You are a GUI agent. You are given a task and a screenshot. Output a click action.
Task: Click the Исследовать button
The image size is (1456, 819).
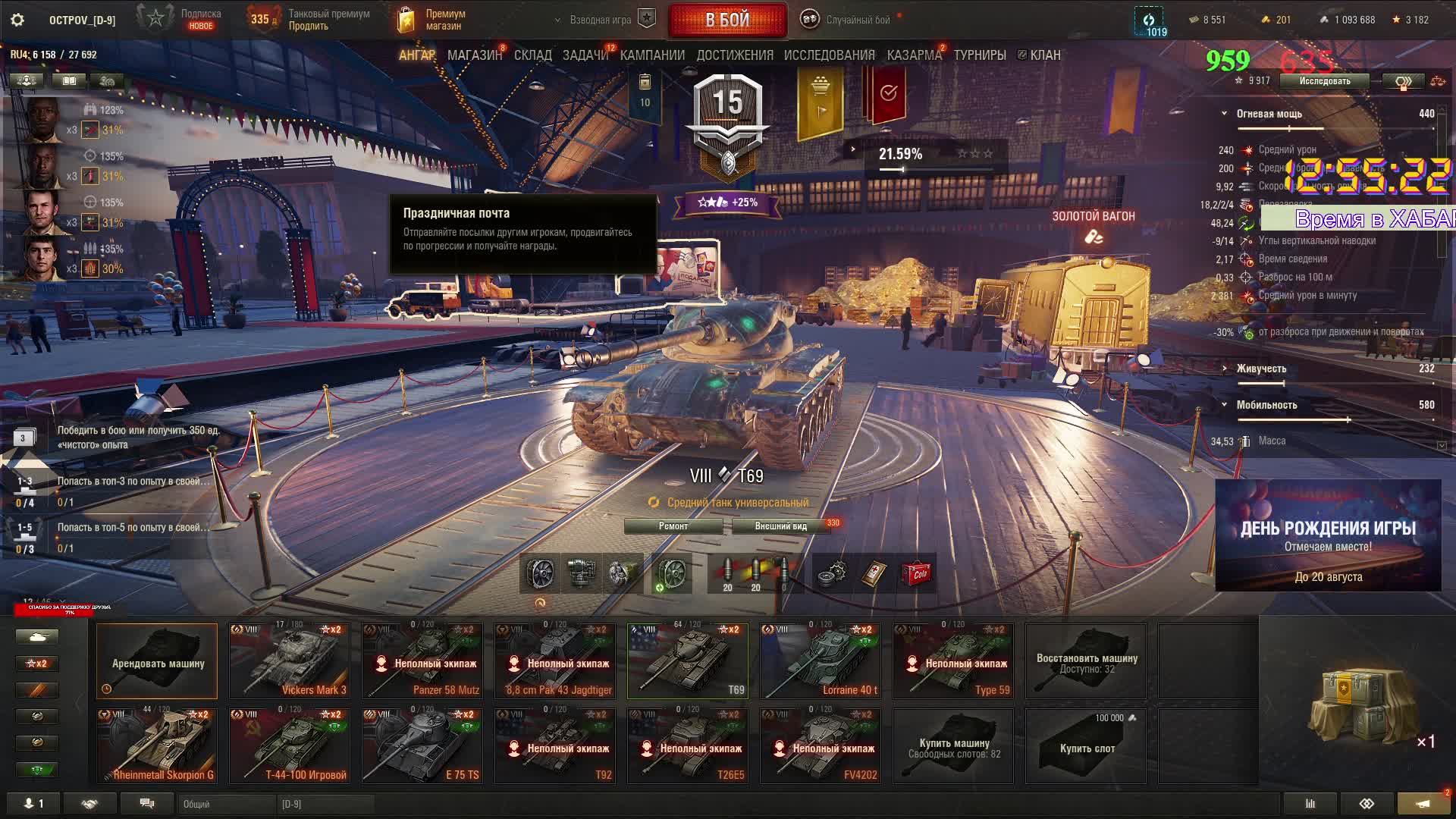[x=1324, y=81]
